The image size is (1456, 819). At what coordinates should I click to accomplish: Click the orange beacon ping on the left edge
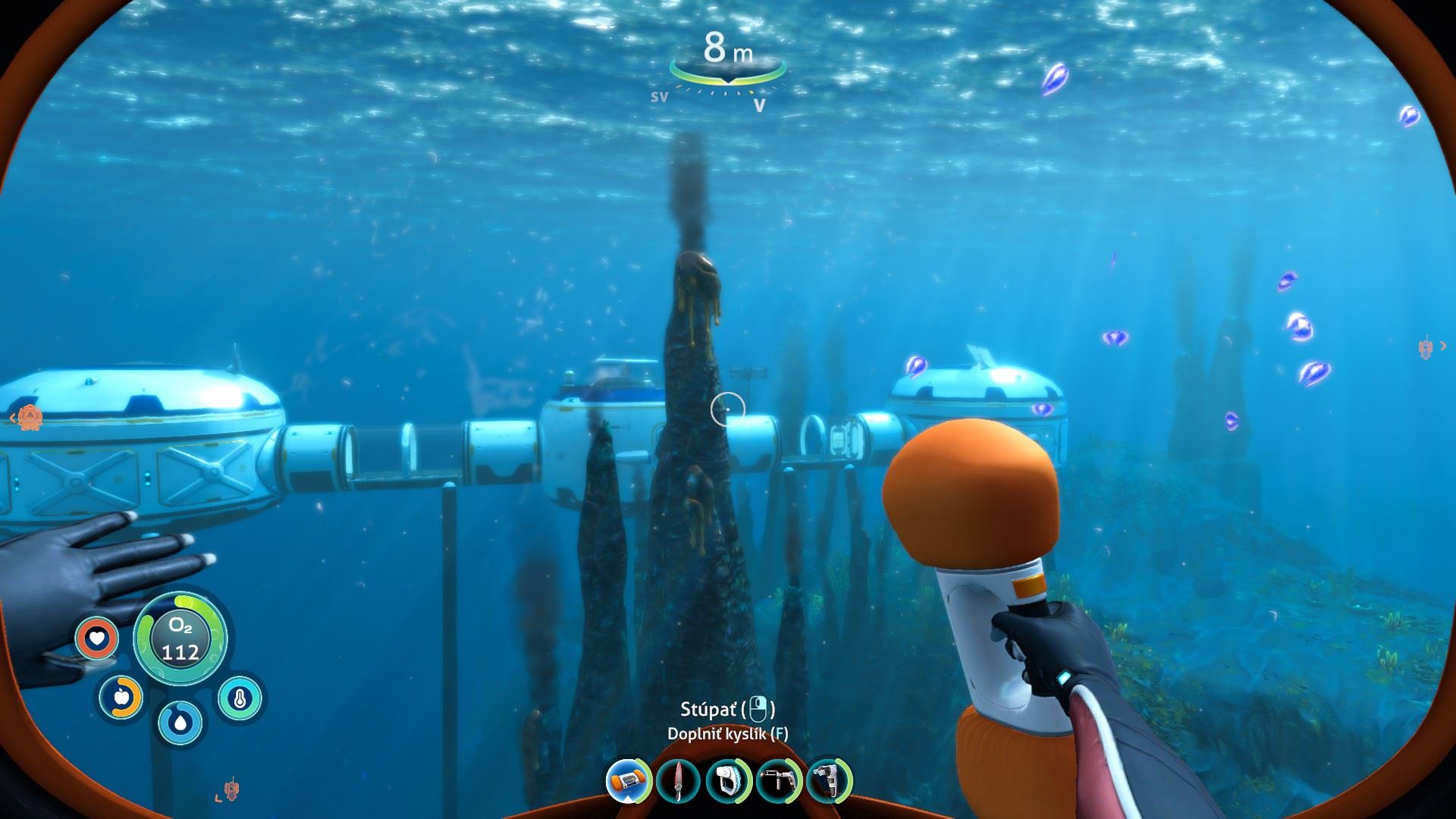(30, 418)
